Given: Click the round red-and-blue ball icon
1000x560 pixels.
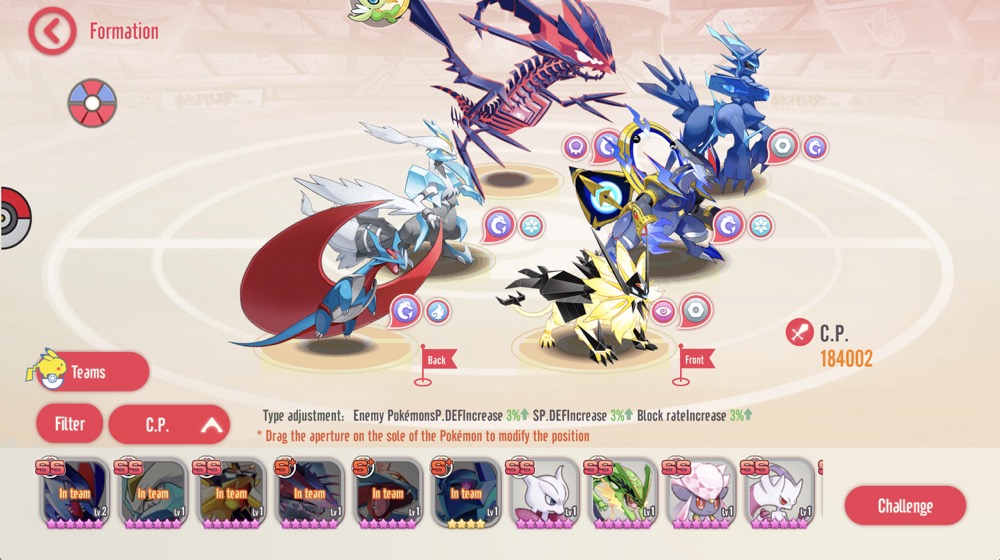Looking at the screenshot, I should pyautogui.click(x=92, y=103).
